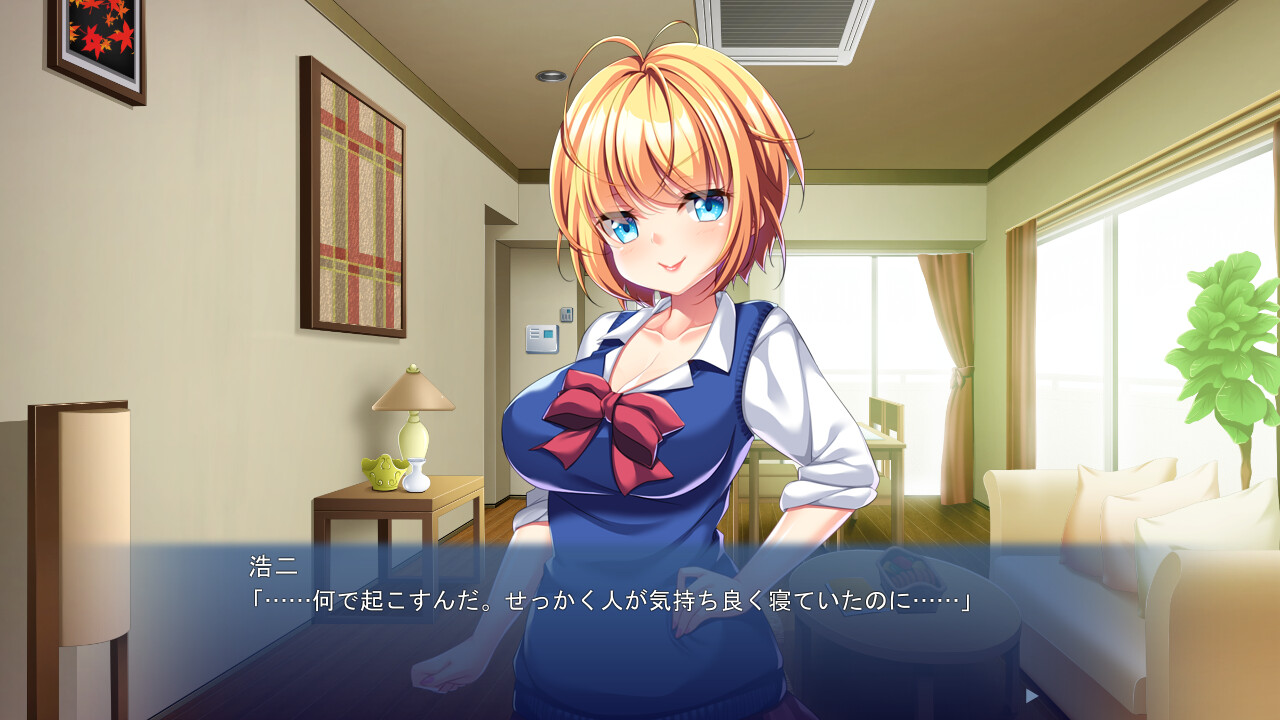The image size is (1280, 720).
Task: Click the green teapot ornament on the table
Action: point(384,475)
